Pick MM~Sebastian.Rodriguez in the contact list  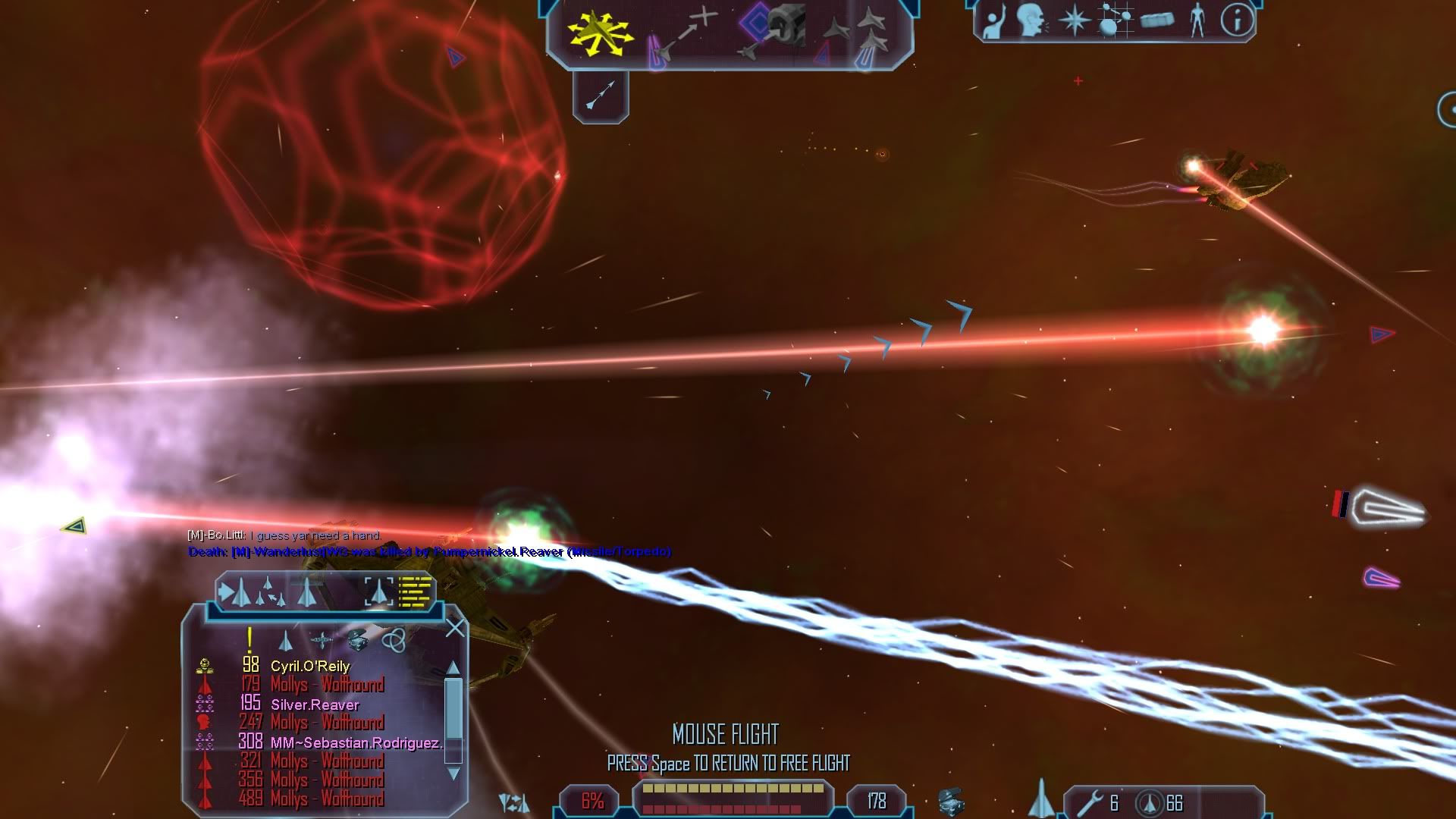point(356,742)
